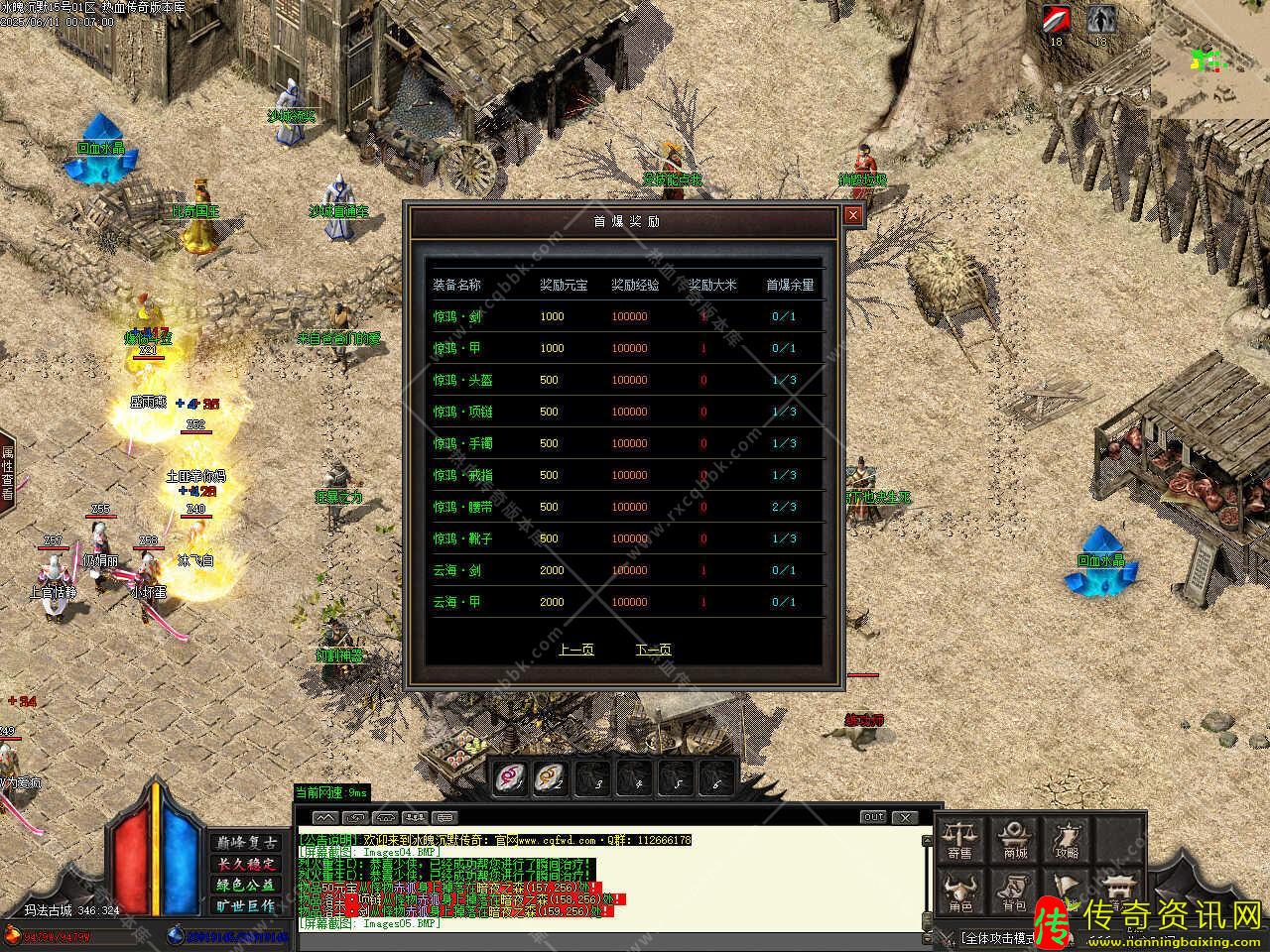Select the 云海·甲 reward row
Viewport: 1270px width, 952px height.
627,602
